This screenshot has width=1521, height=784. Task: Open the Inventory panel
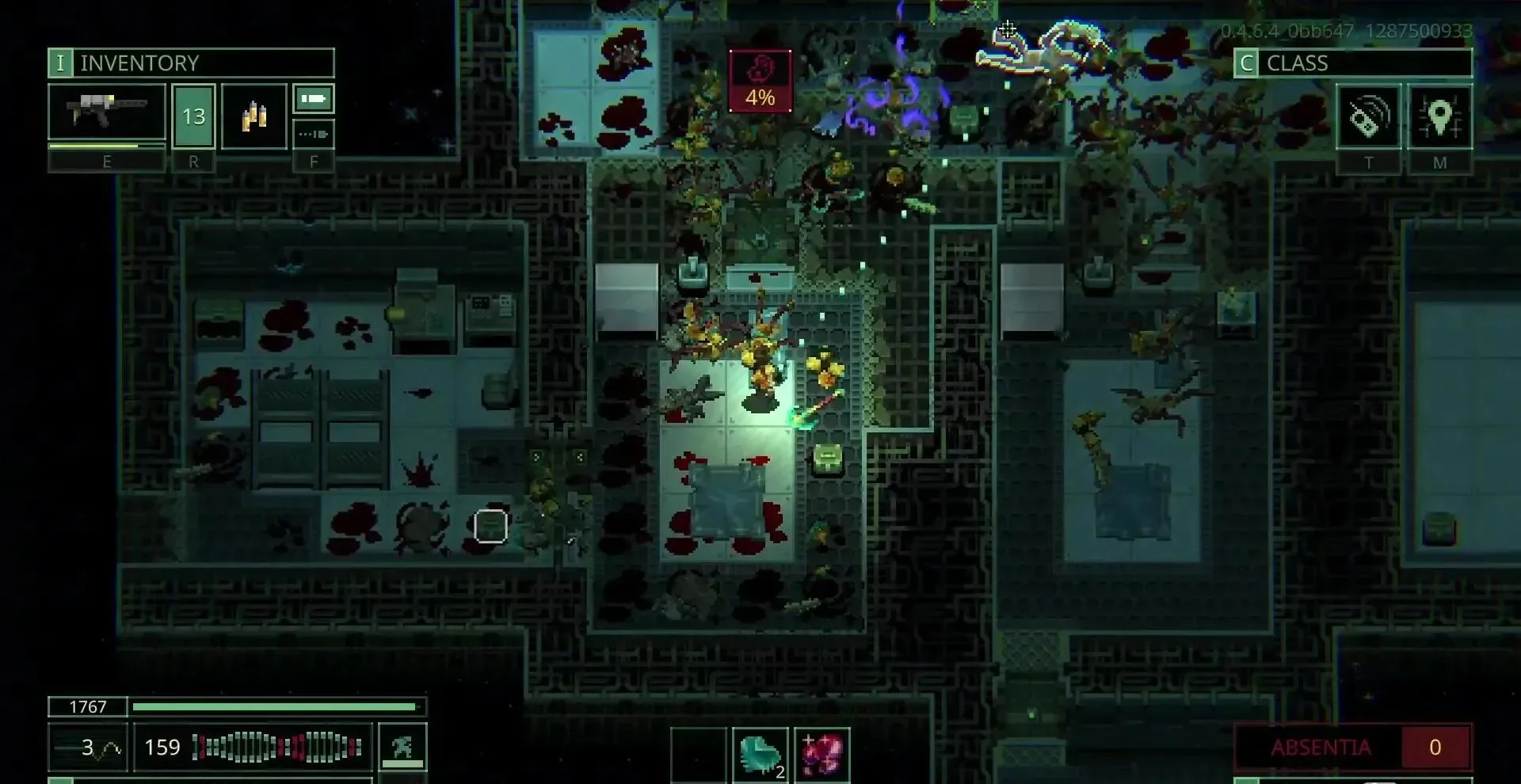[x=191, y=63]
